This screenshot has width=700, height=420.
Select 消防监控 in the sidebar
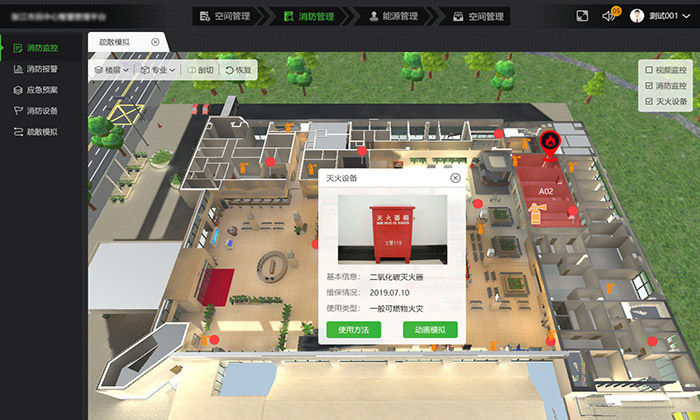tap(42, 48)
